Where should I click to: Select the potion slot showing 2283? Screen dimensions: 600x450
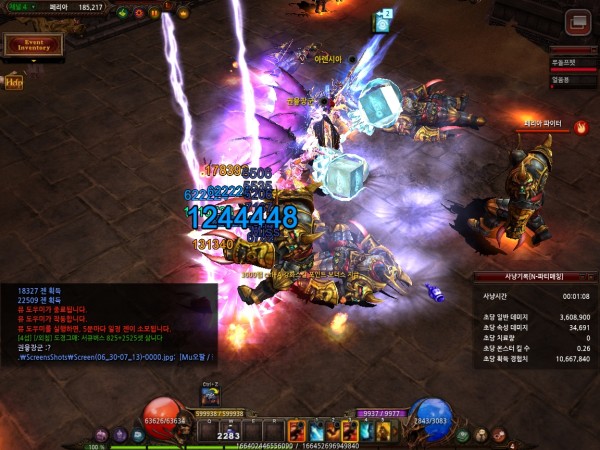pos(226,431)
